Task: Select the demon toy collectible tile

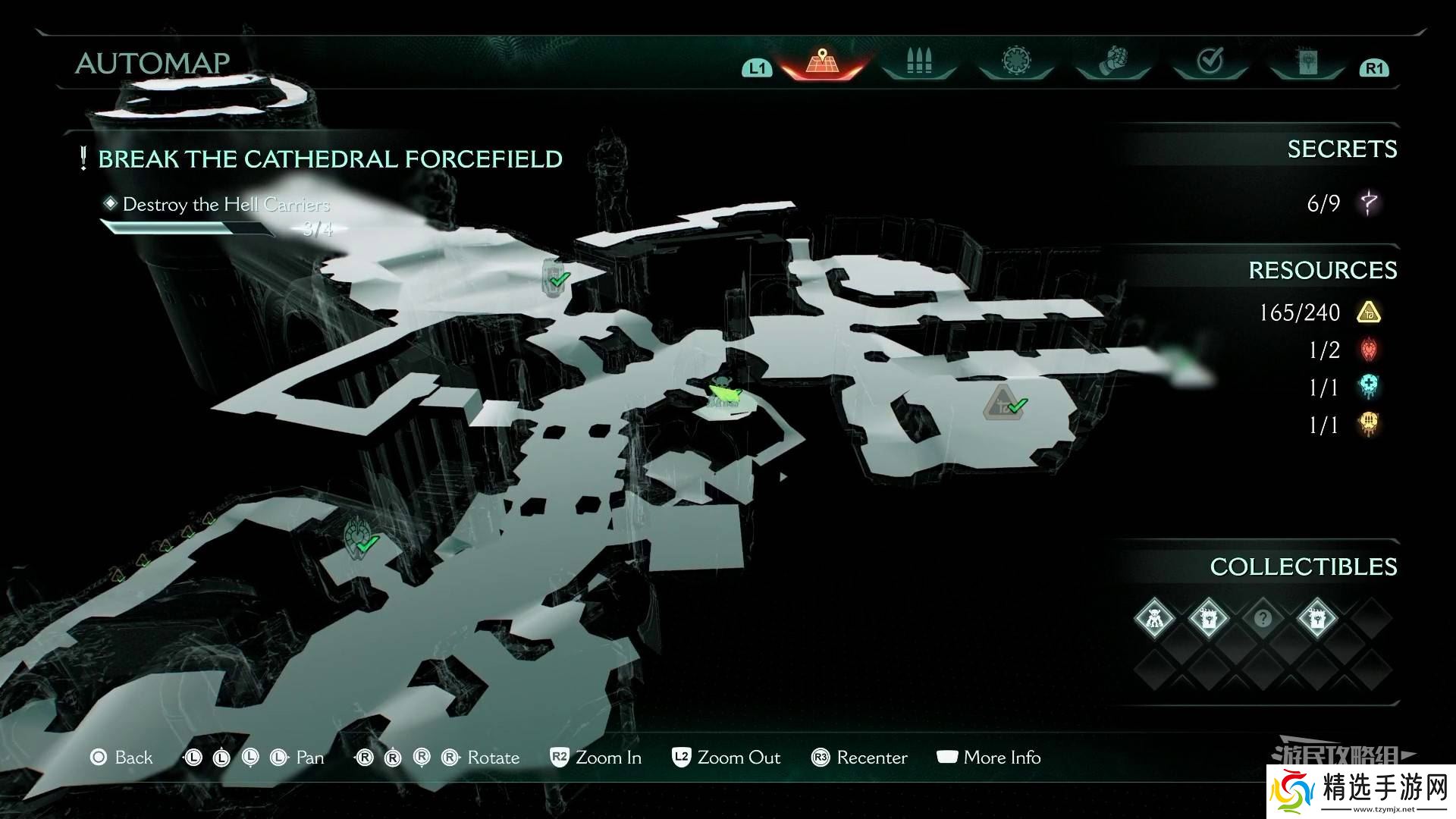Action: coord(1154,619)
